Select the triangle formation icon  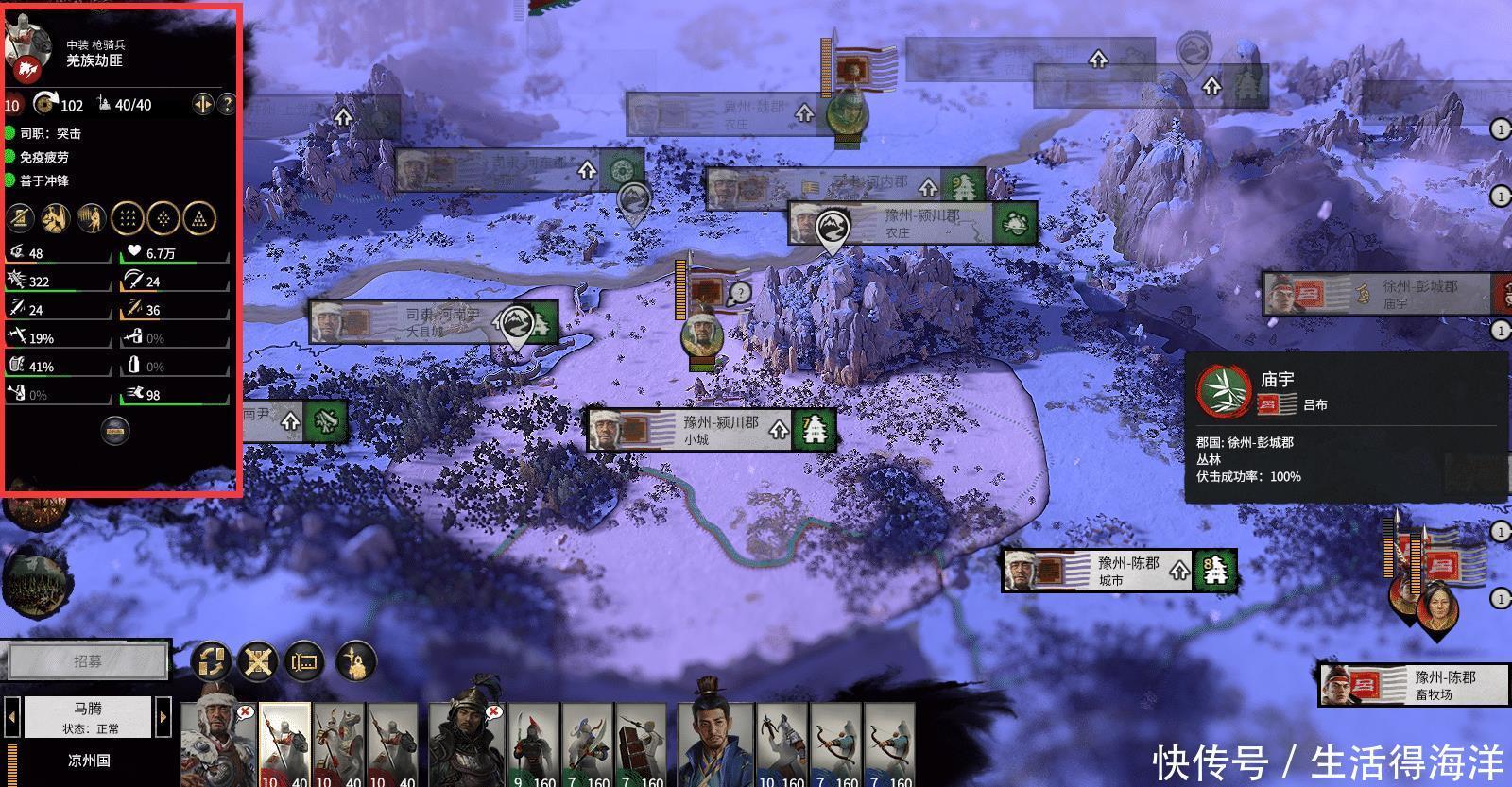199,218
